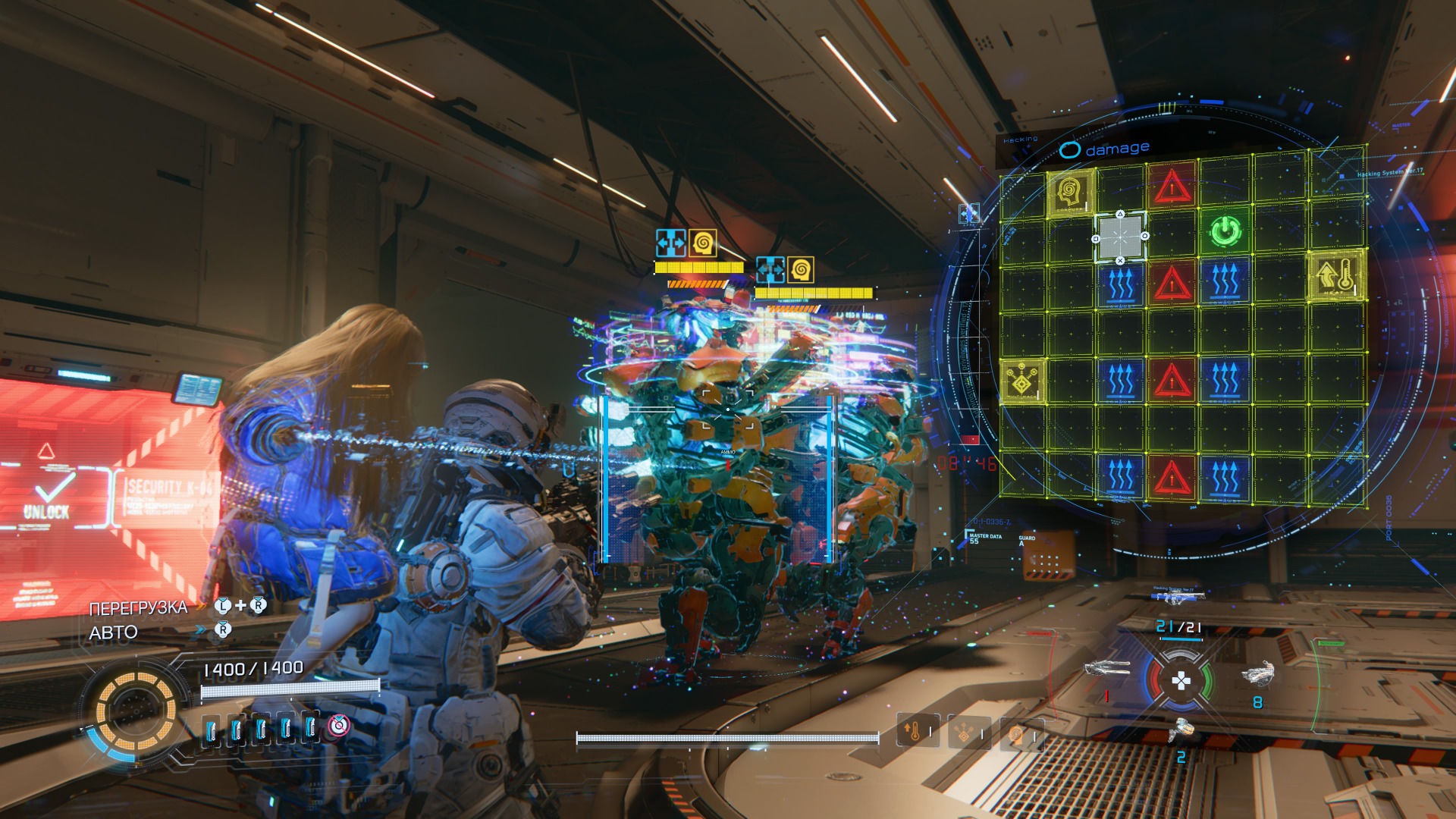1456x819 pixels.
Task: Select the green power node on the hacking grid
Action: 1224,232
